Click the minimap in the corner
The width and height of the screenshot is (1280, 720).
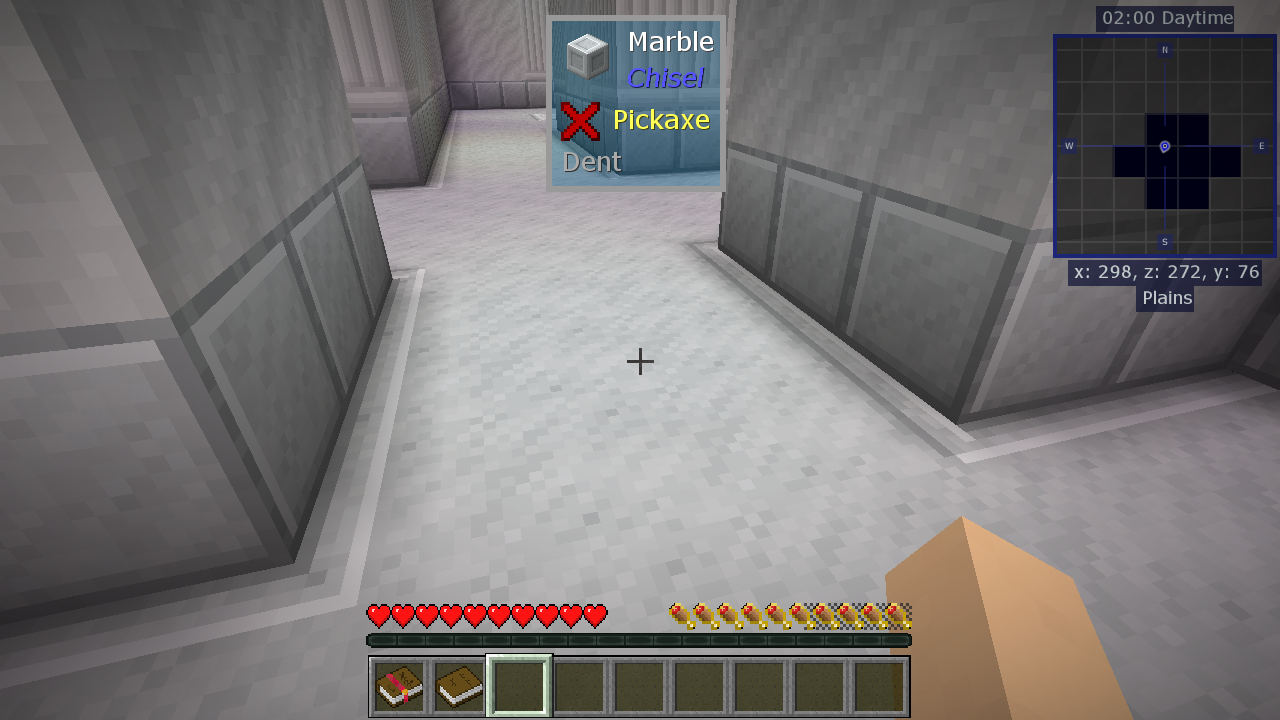pyautogui.click(x=1165, y=146)
